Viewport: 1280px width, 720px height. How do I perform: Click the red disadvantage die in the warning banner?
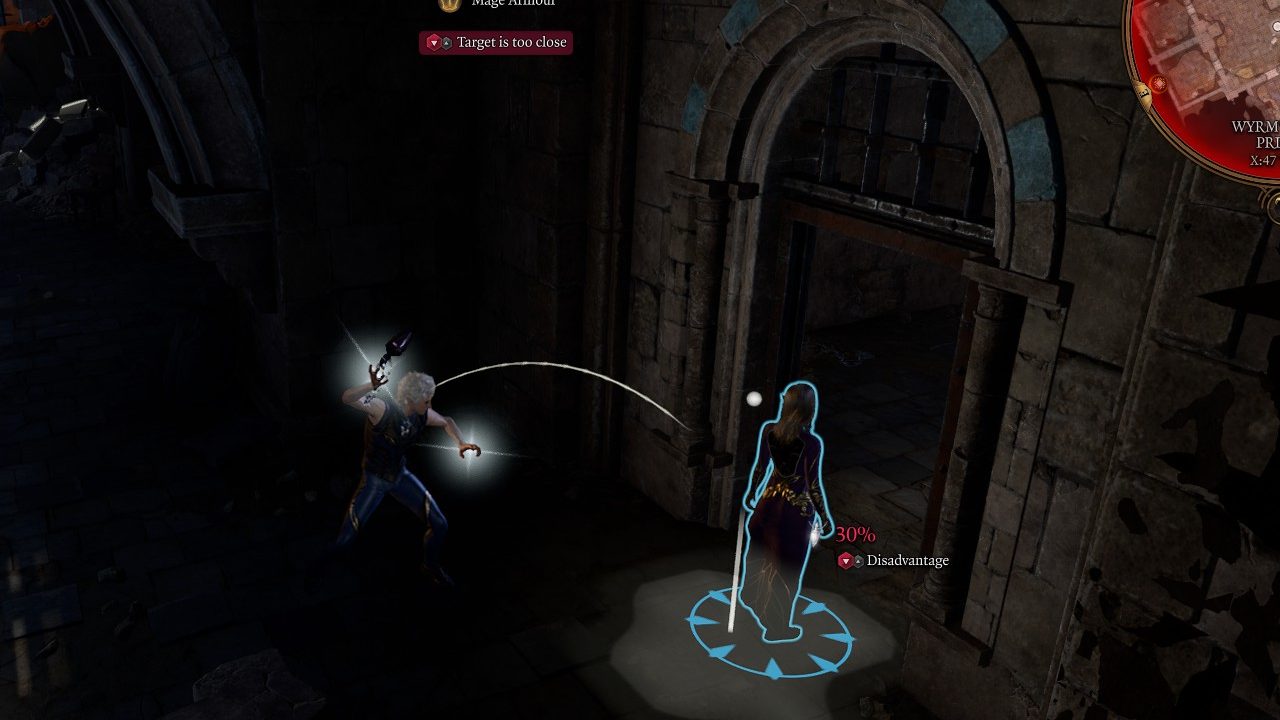click(434, 42)
